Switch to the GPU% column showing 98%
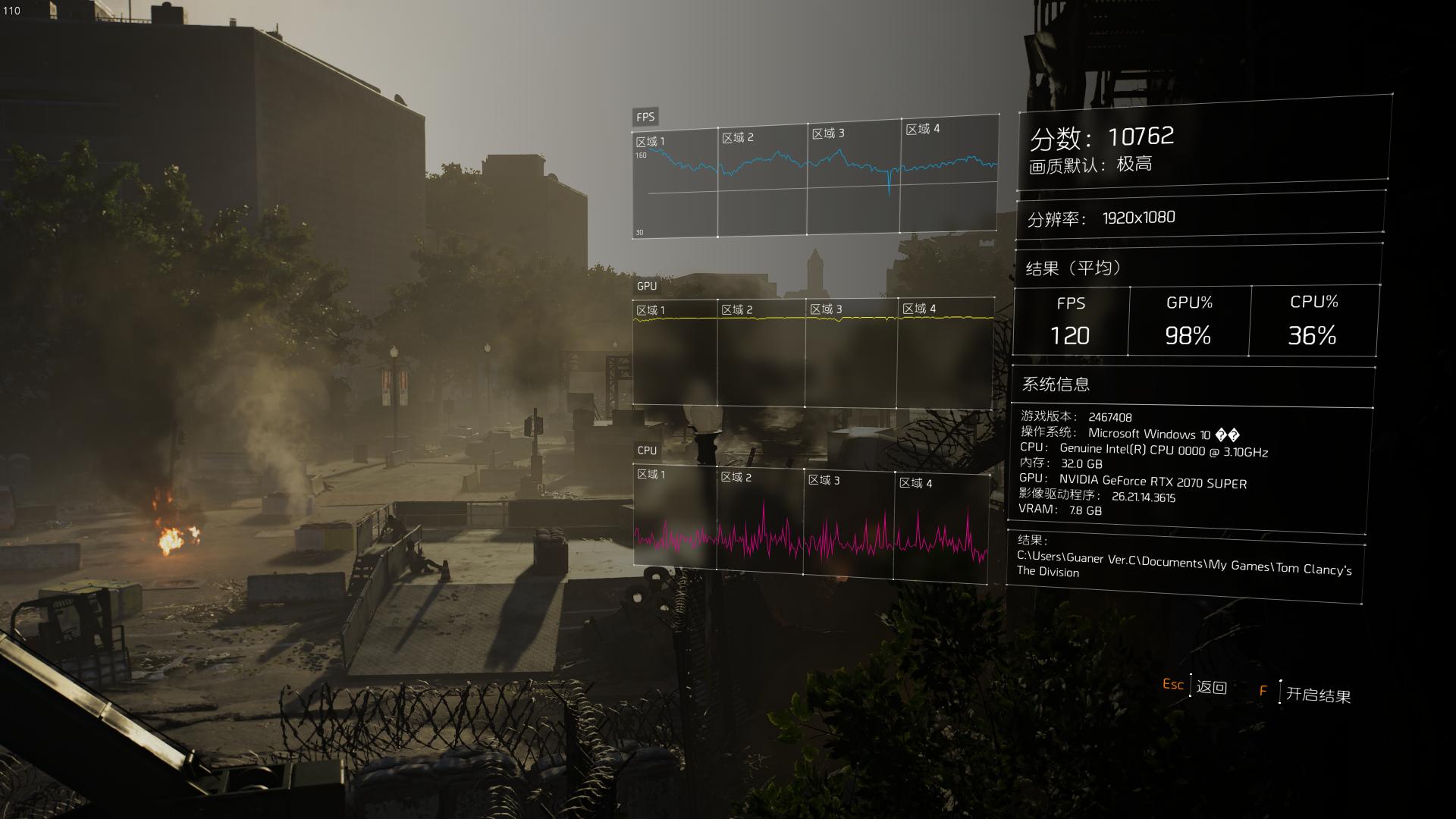Viewport: 1456px width, 819px height. [x=1188, y=320]
